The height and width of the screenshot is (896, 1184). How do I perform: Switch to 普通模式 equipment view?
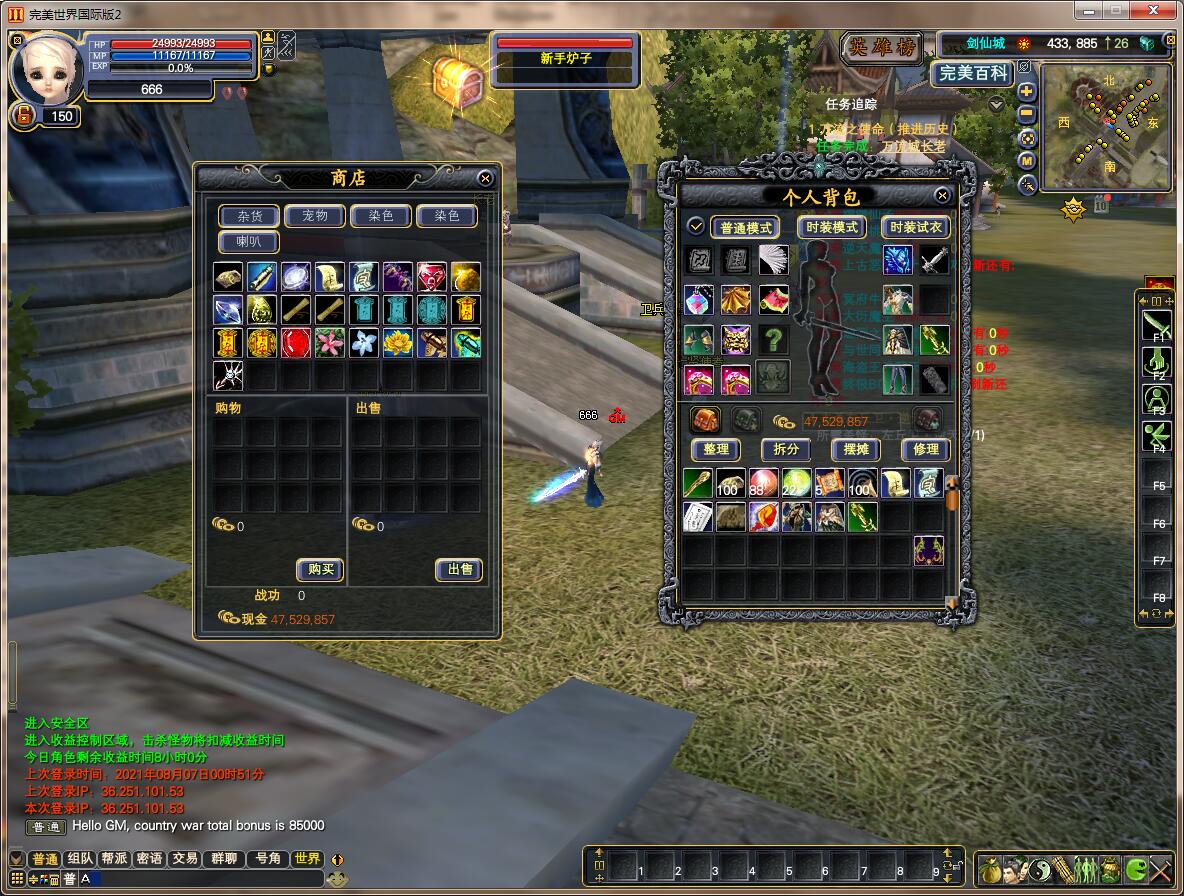tap(745, 228)
